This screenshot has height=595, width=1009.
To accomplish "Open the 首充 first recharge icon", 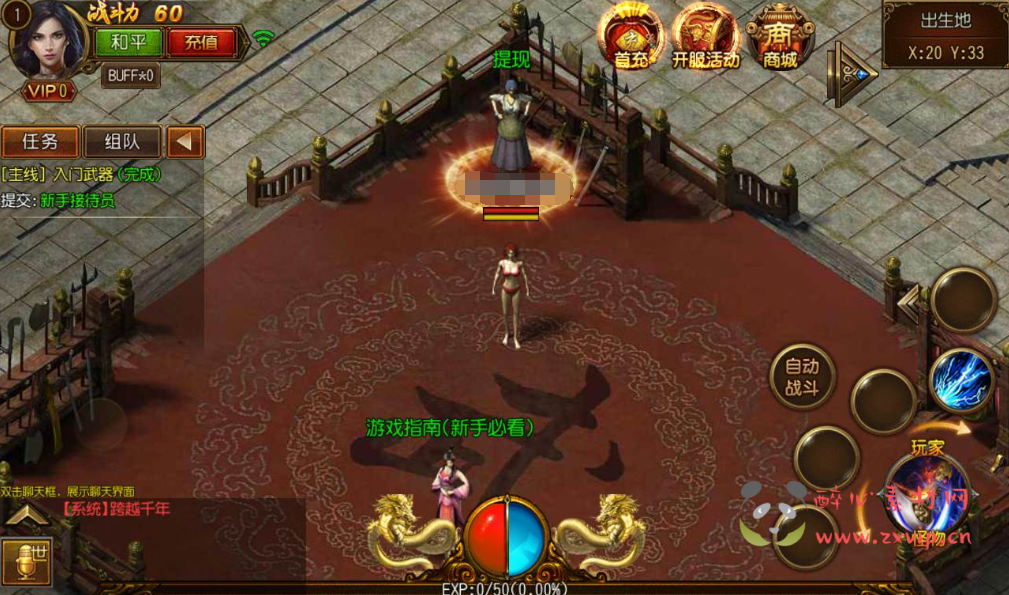I will tap(630, 38).
